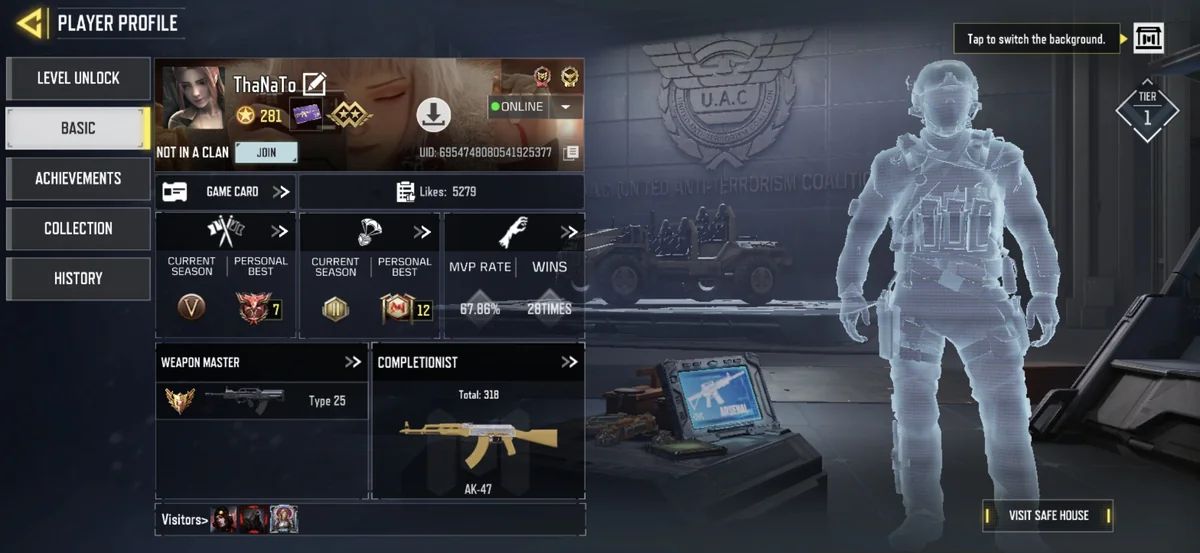Click the round download arrow button
Image resolution: width=1200 pixels, height=553 pixels.
click(x=433, y=115)
